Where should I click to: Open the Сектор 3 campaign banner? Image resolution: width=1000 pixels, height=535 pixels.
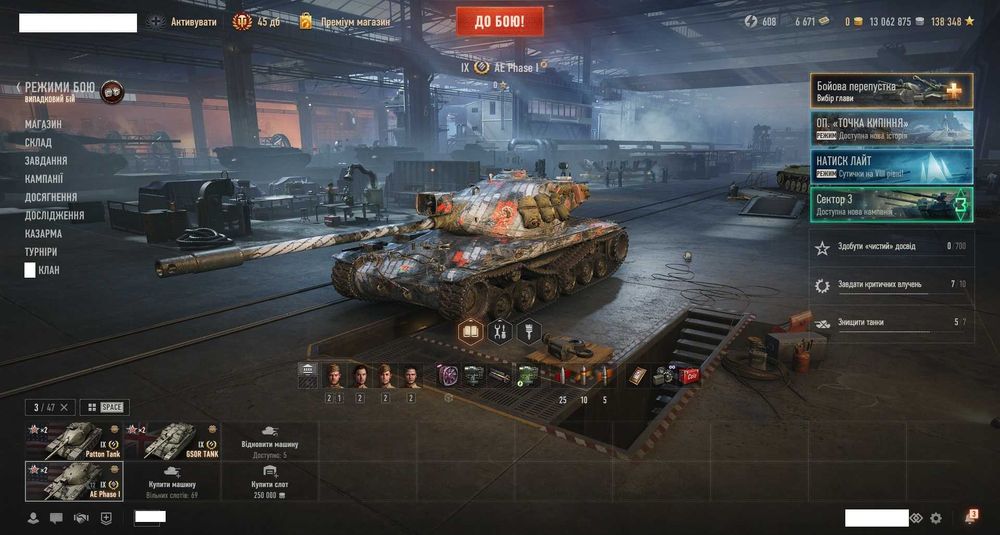click(891, 204)
